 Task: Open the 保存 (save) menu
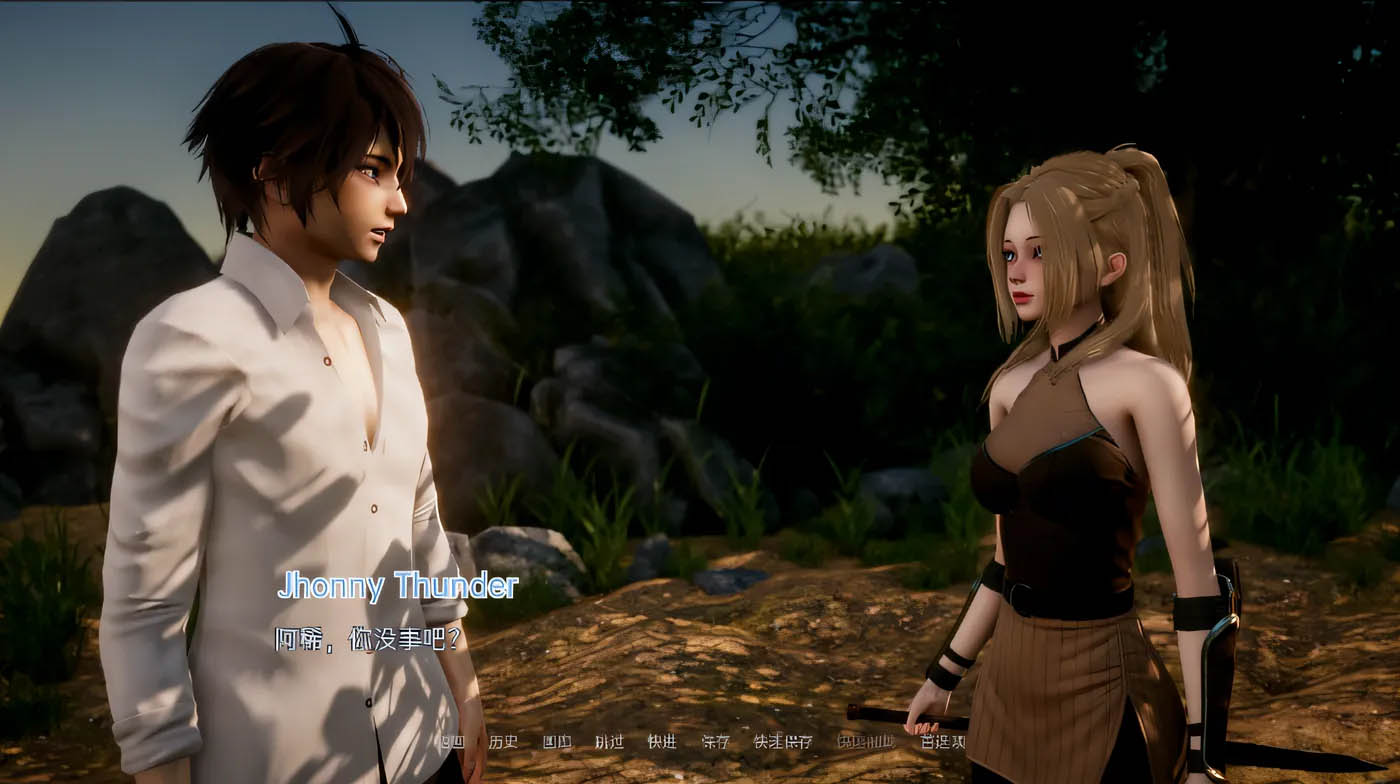pos(715,742)
